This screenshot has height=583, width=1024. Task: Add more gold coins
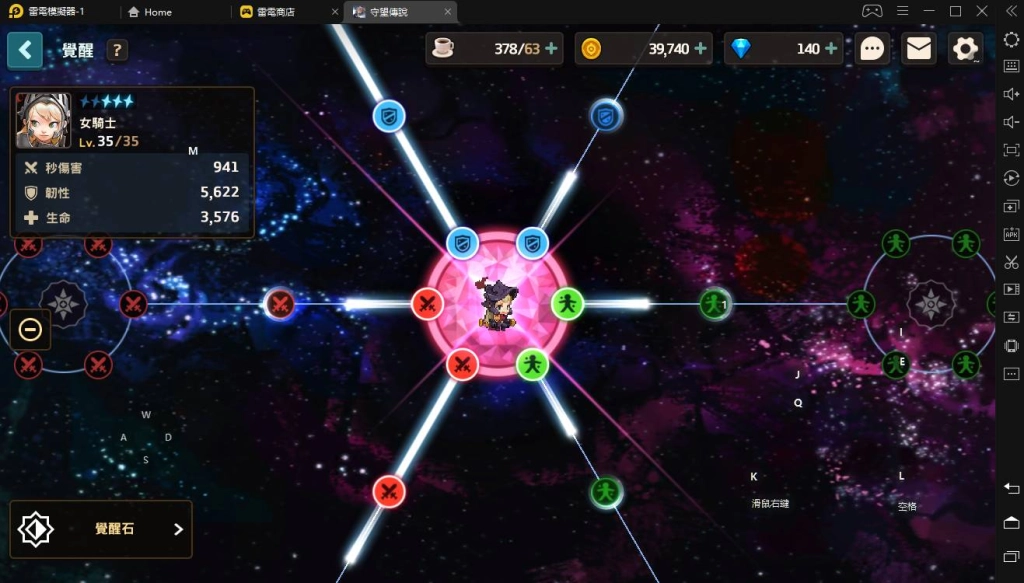[x=700, y=49]
